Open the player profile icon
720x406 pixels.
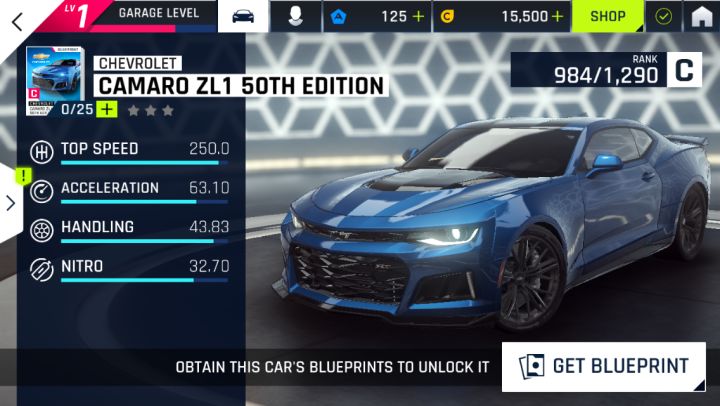(295, 16)
